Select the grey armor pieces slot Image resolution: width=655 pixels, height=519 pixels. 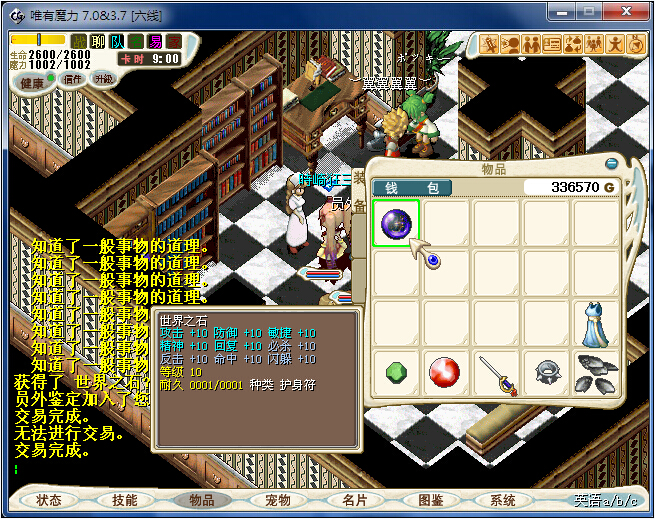coord(596,374)
